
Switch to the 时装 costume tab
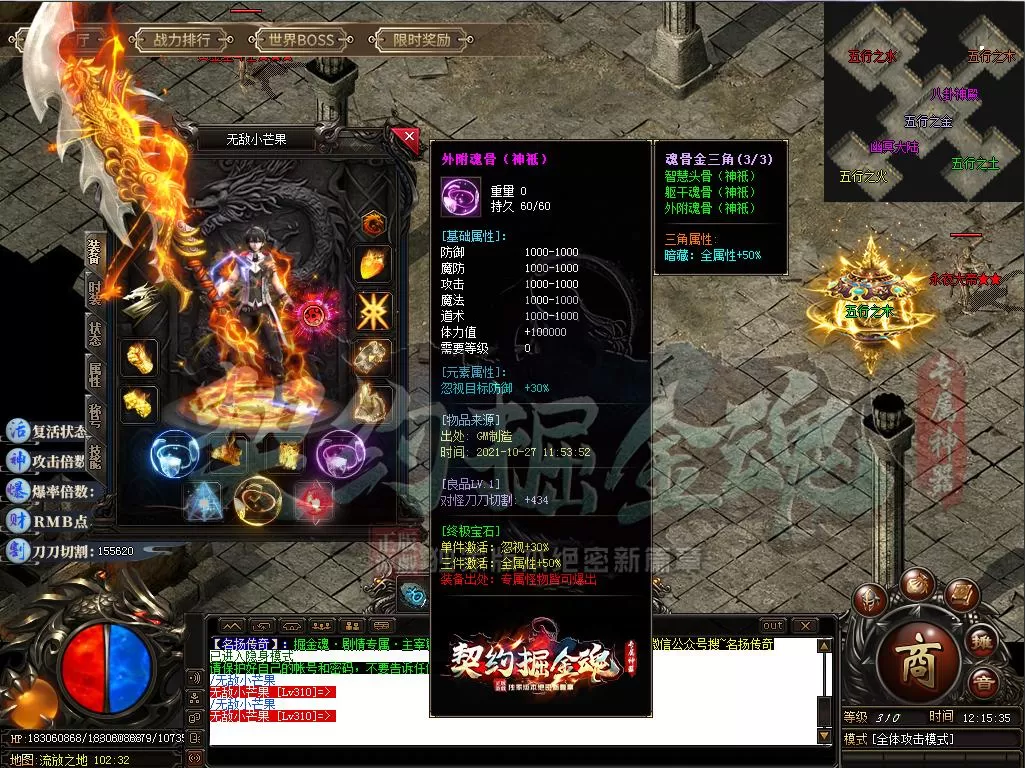pyautogui.click(x=94, y=290)
